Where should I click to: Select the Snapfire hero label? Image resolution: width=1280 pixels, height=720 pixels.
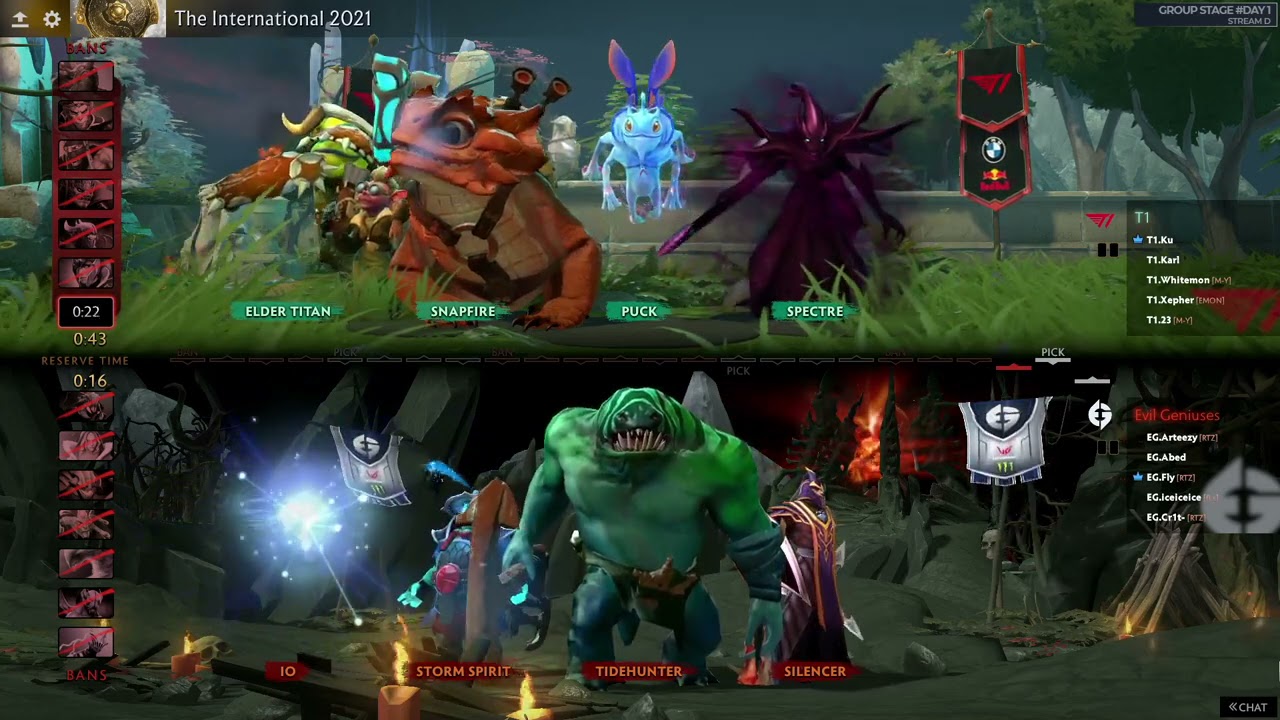(x=463, y=311)
